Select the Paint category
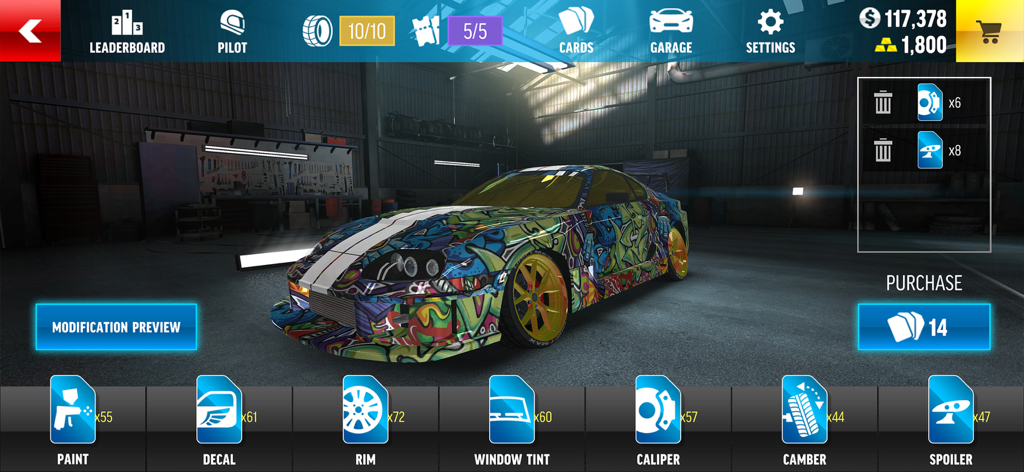Viewport: 1024px width, 472px height. pyautogui.click(x=73, y=421)
